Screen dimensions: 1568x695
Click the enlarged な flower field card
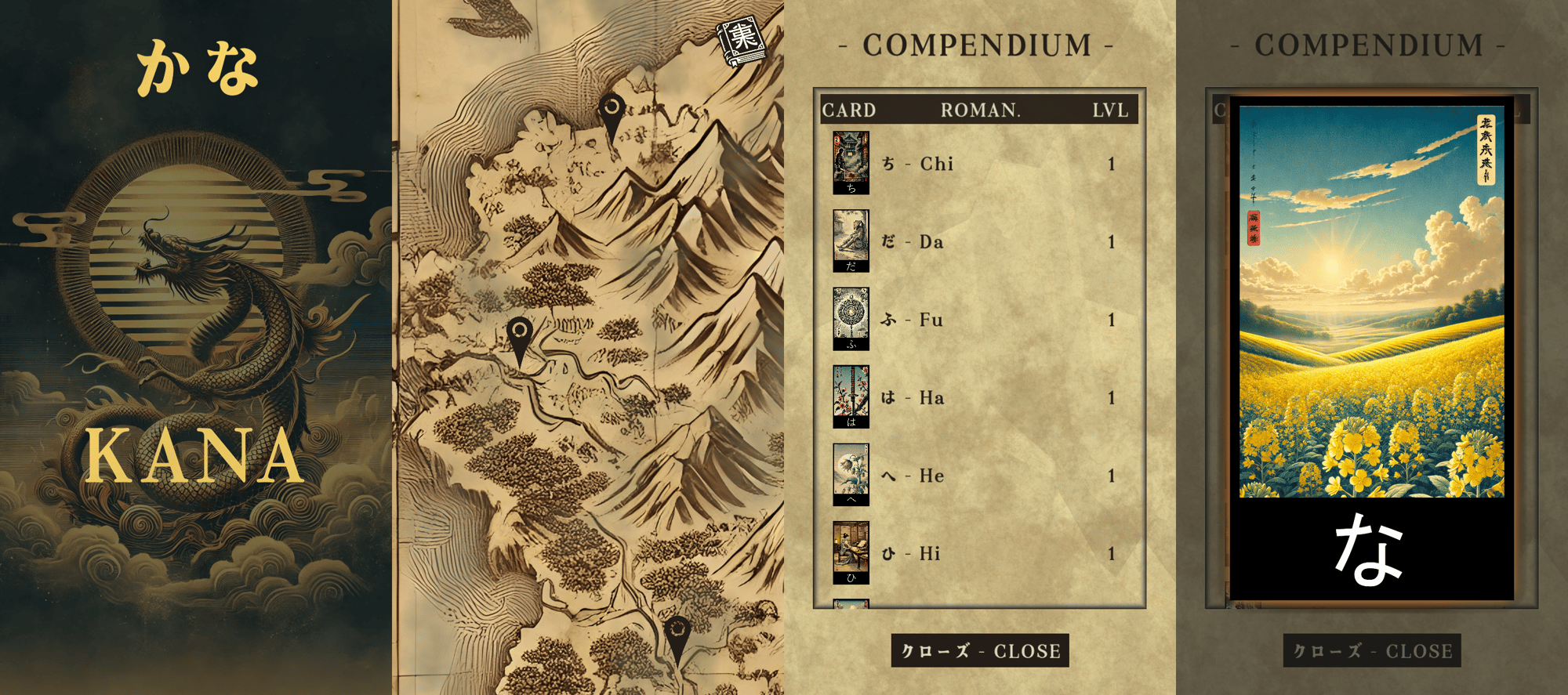coord(1372,353)
